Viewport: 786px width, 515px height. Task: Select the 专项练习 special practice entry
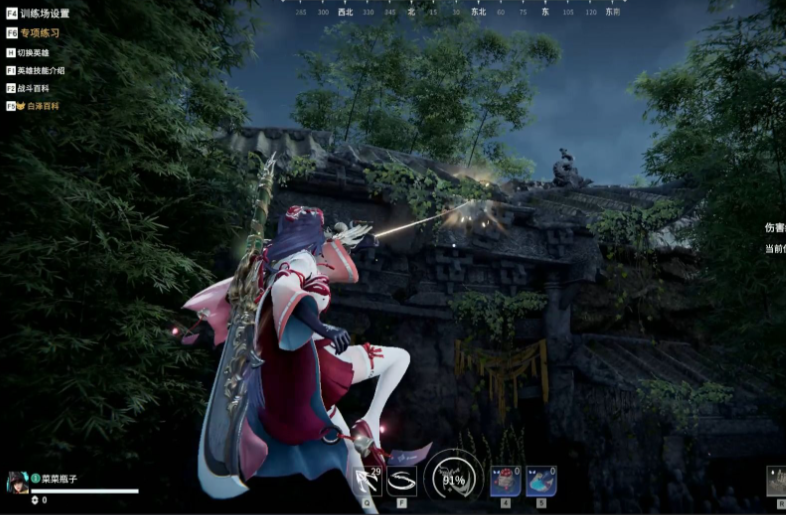tap(40, 33)
